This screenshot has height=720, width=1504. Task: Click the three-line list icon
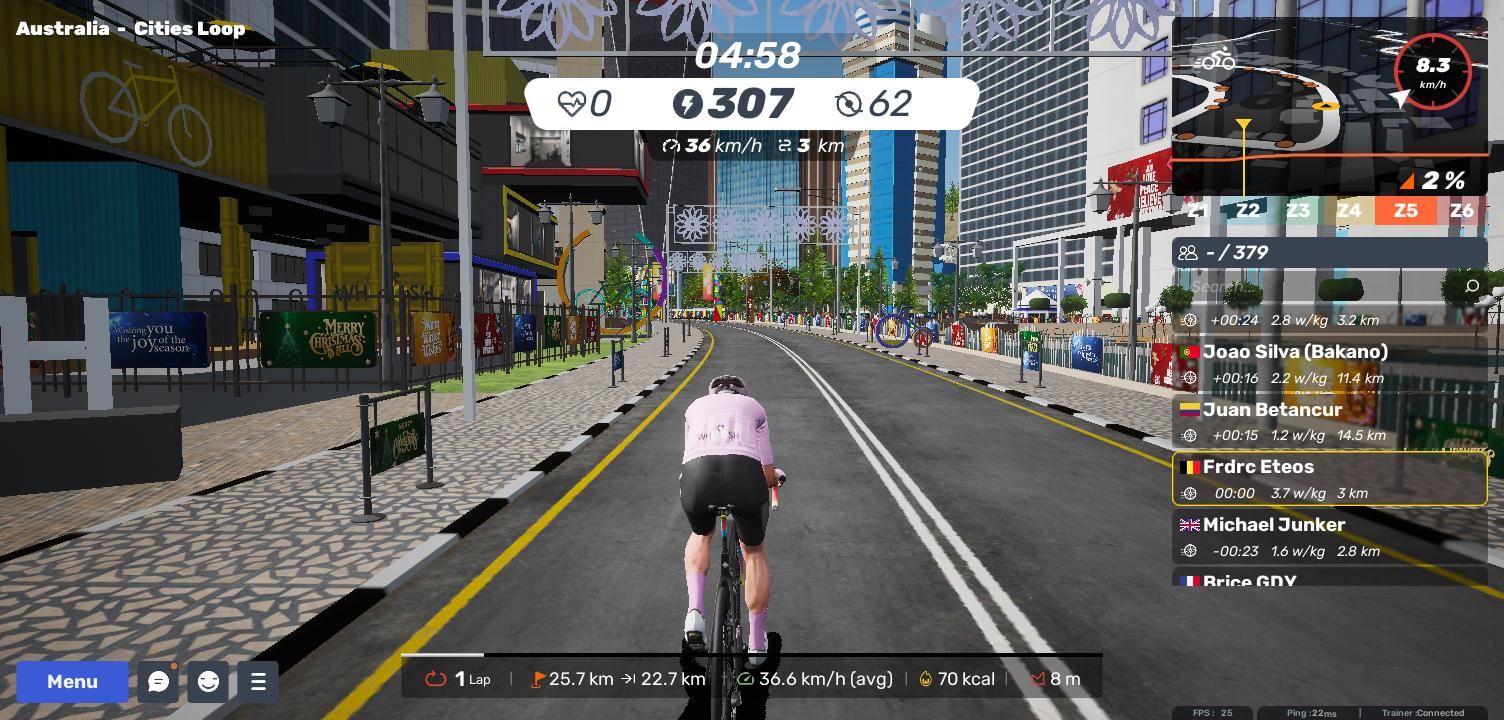pos(258,682)
